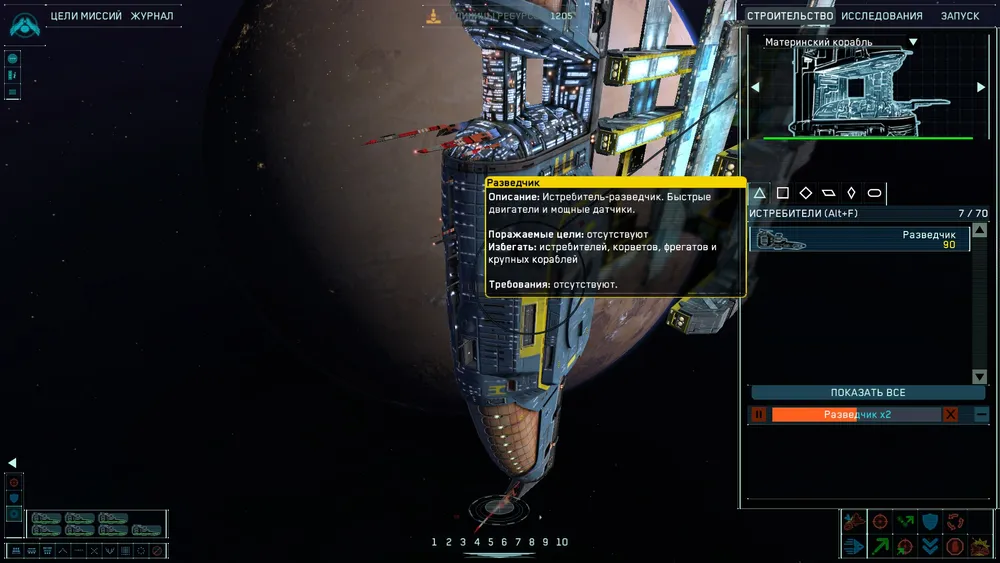This screenshot has height=563, width=1000.
Task: Open the mission objectives panel
Action: click(86, 16)
